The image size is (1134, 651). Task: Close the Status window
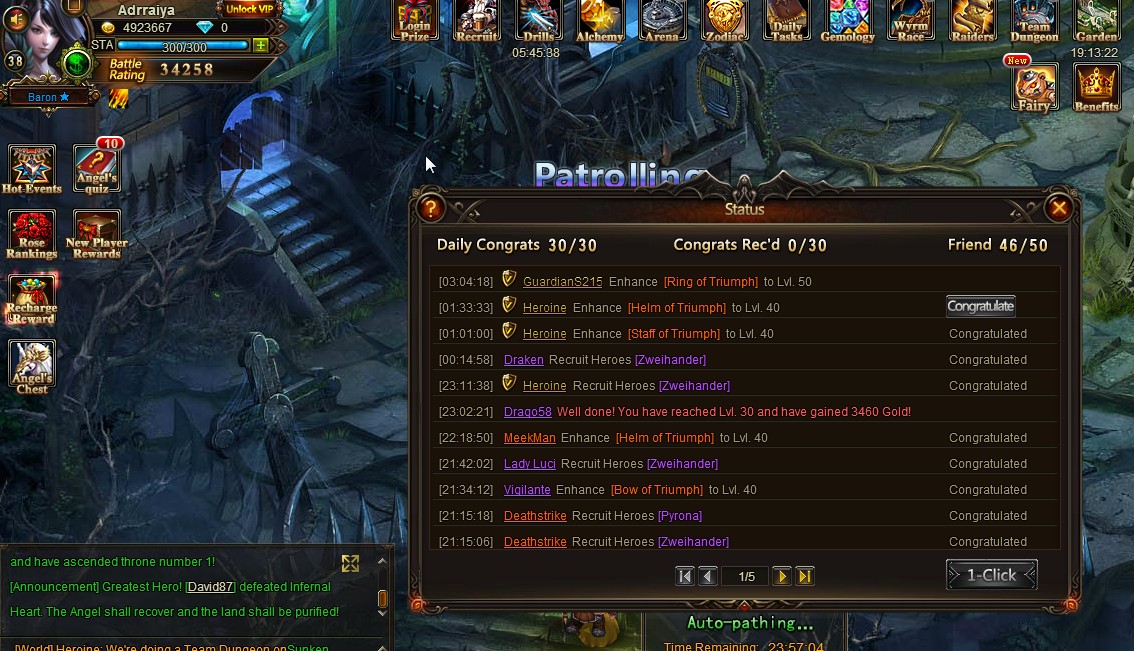tap(1058, 208)
